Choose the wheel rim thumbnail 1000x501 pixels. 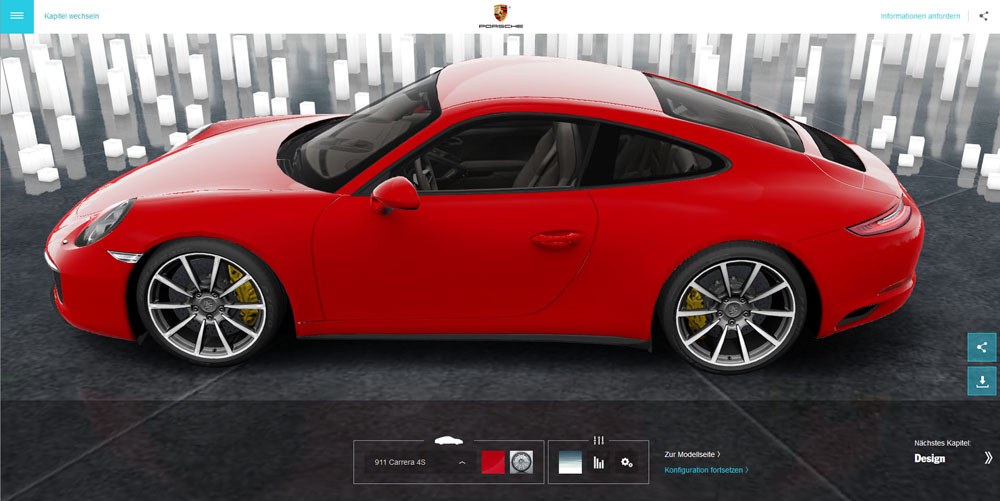[521, 462]
